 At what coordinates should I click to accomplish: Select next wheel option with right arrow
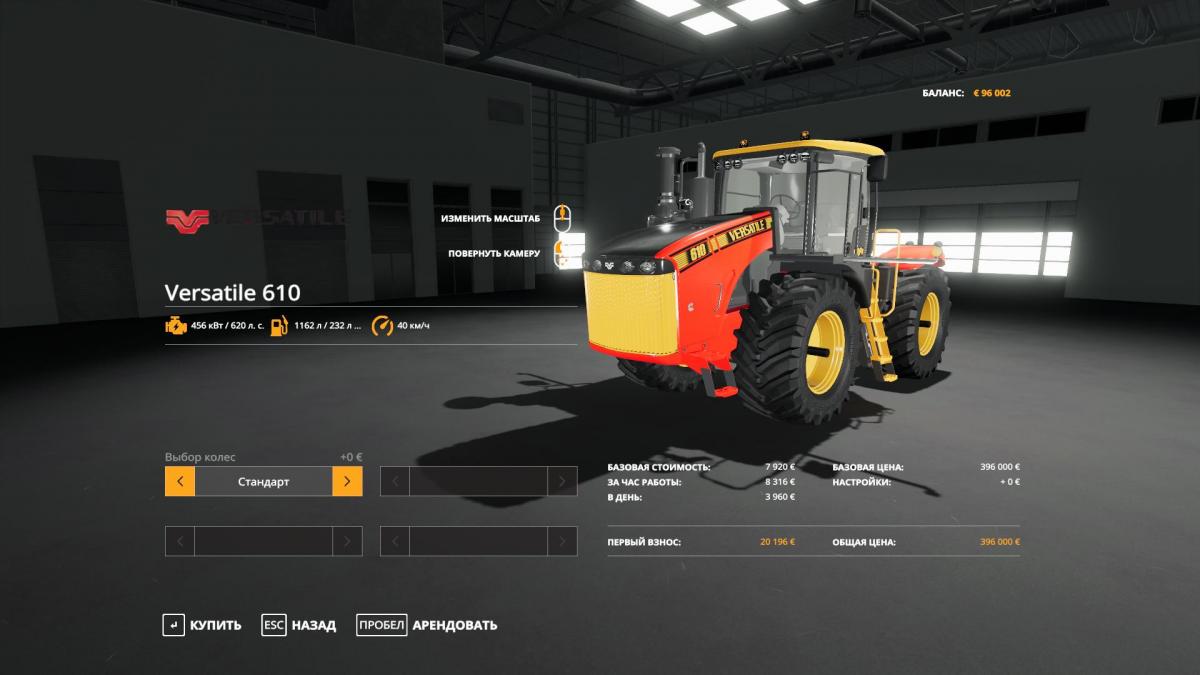[347, 481]
